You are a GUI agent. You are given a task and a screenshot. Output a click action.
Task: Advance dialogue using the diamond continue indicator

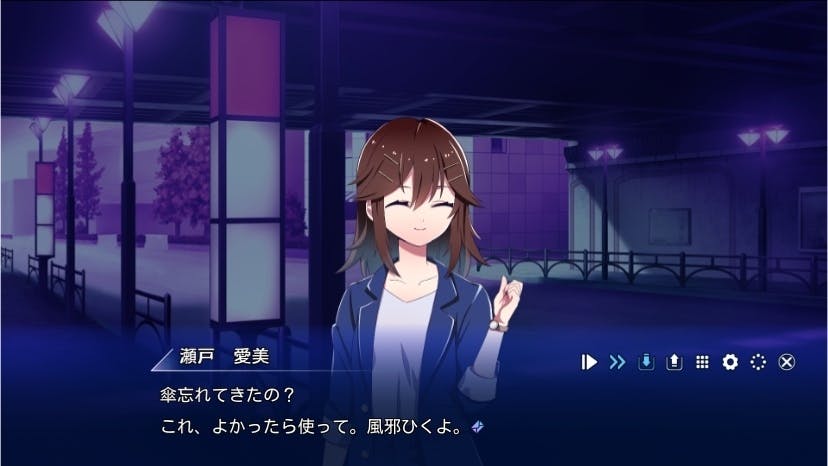tap(478, 426)
